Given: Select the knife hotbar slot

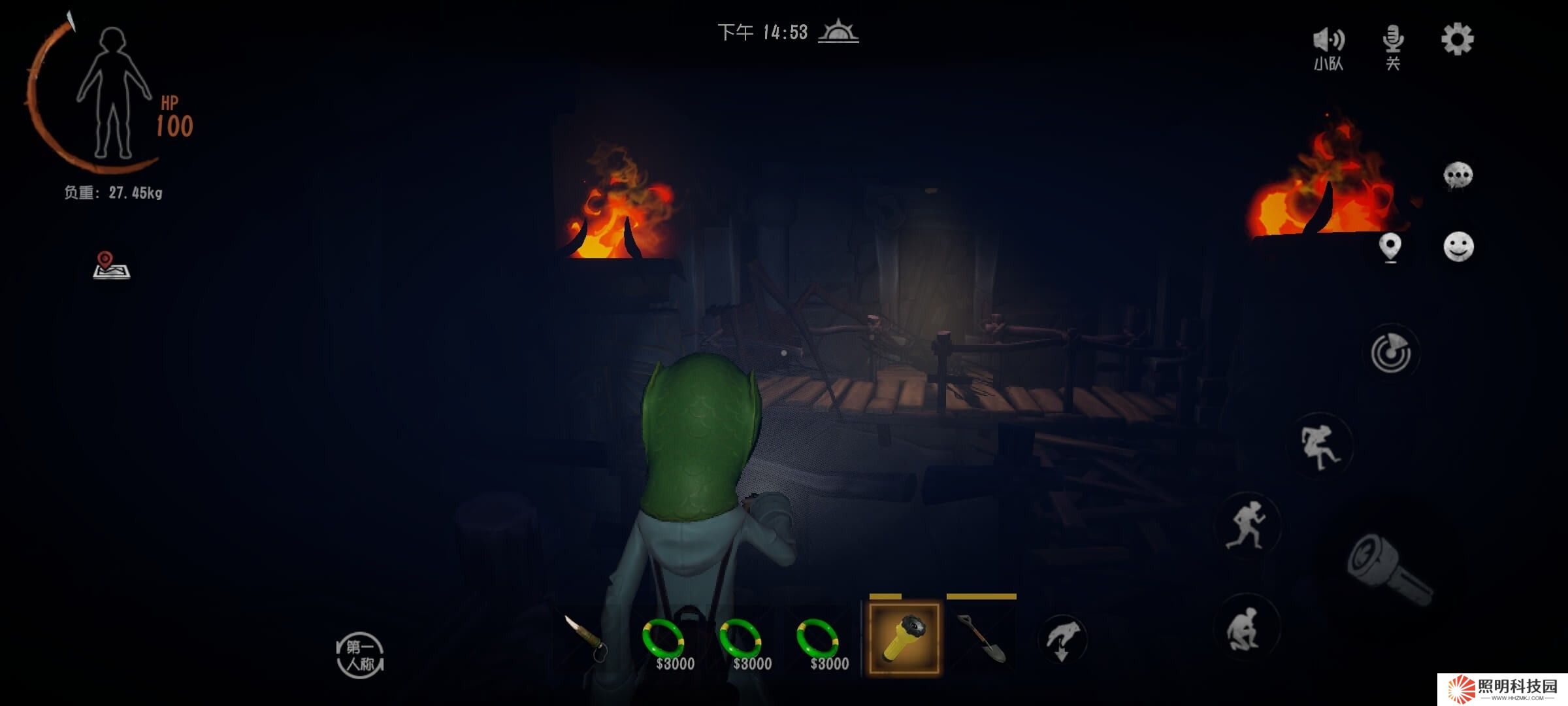Looking at the screenshot, I should [587, 639].
